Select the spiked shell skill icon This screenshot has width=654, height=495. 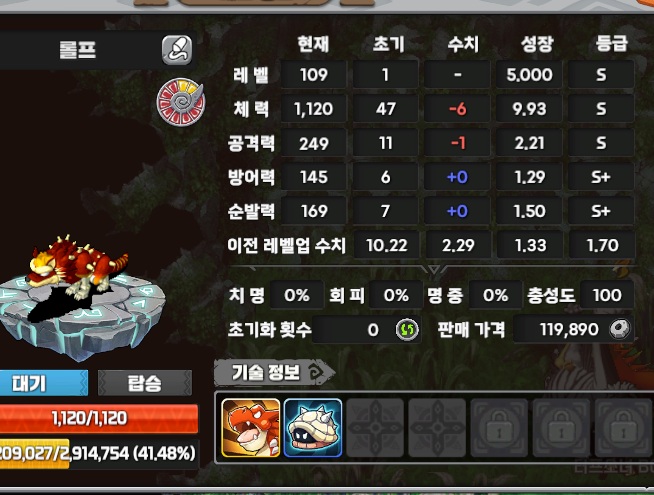click(313, 427)
